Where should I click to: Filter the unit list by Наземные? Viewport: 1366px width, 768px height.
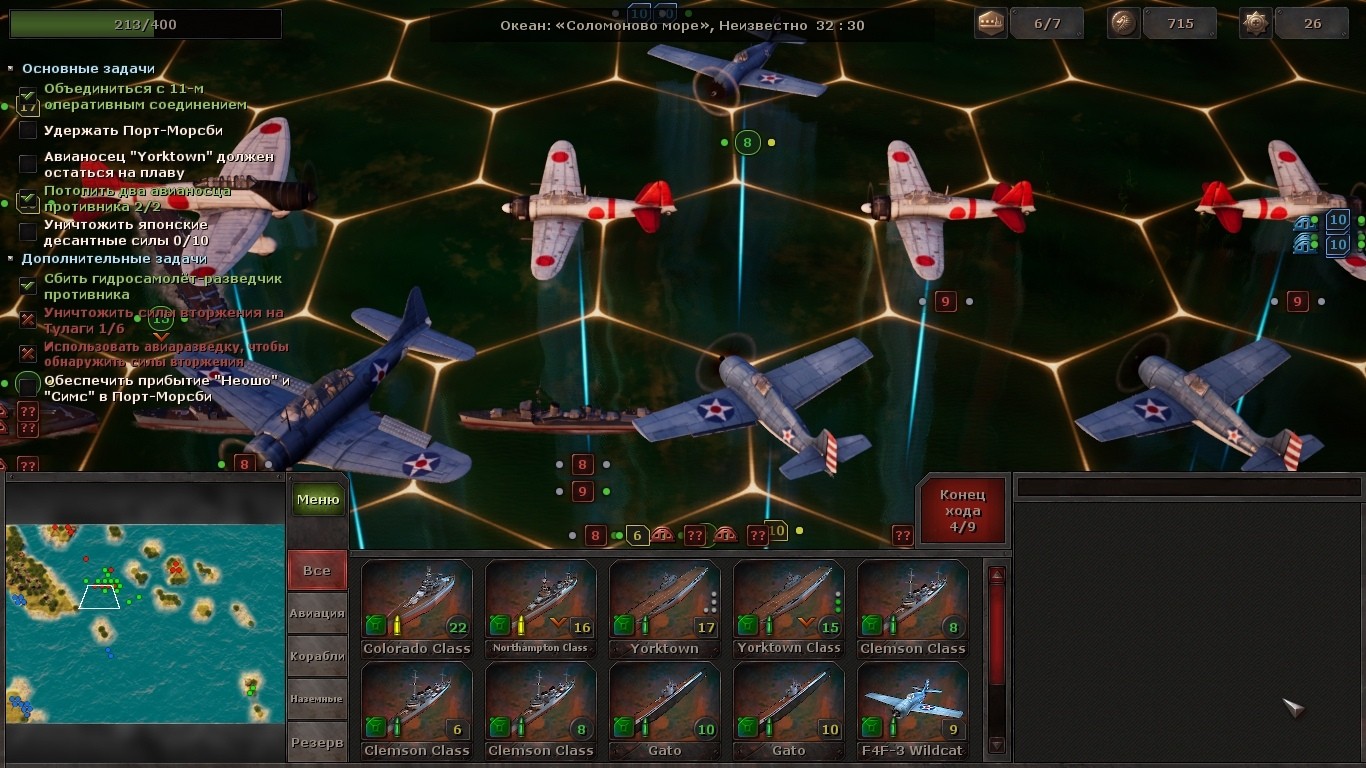click(317, 699)
